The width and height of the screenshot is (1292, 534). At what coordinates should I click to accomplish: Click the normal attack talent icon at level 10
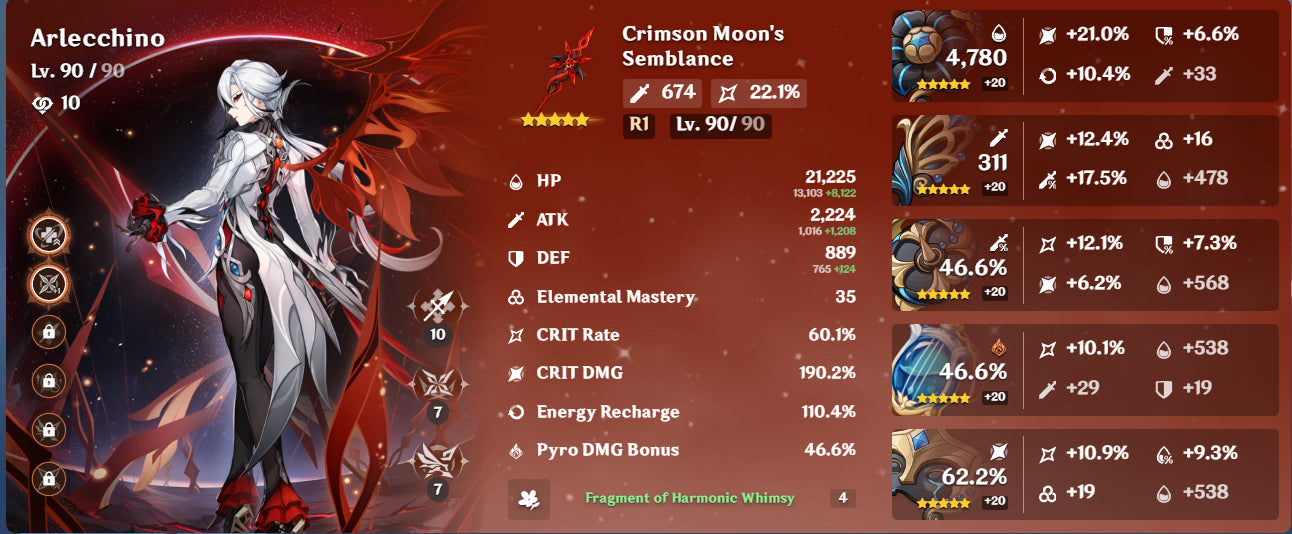[437, 304]
